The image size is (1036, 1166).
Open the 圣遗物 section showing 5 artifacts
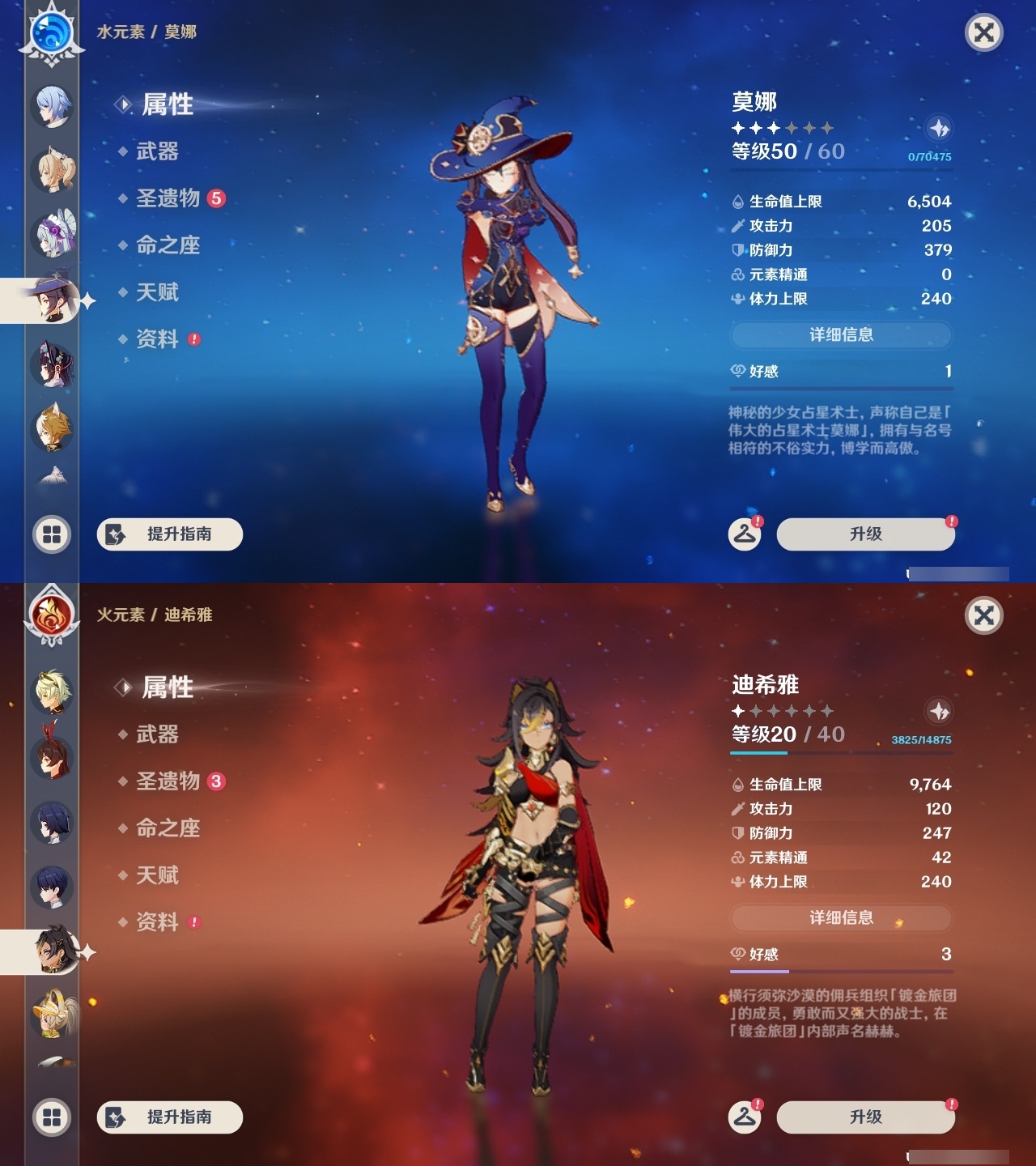(x=169, y=198)
